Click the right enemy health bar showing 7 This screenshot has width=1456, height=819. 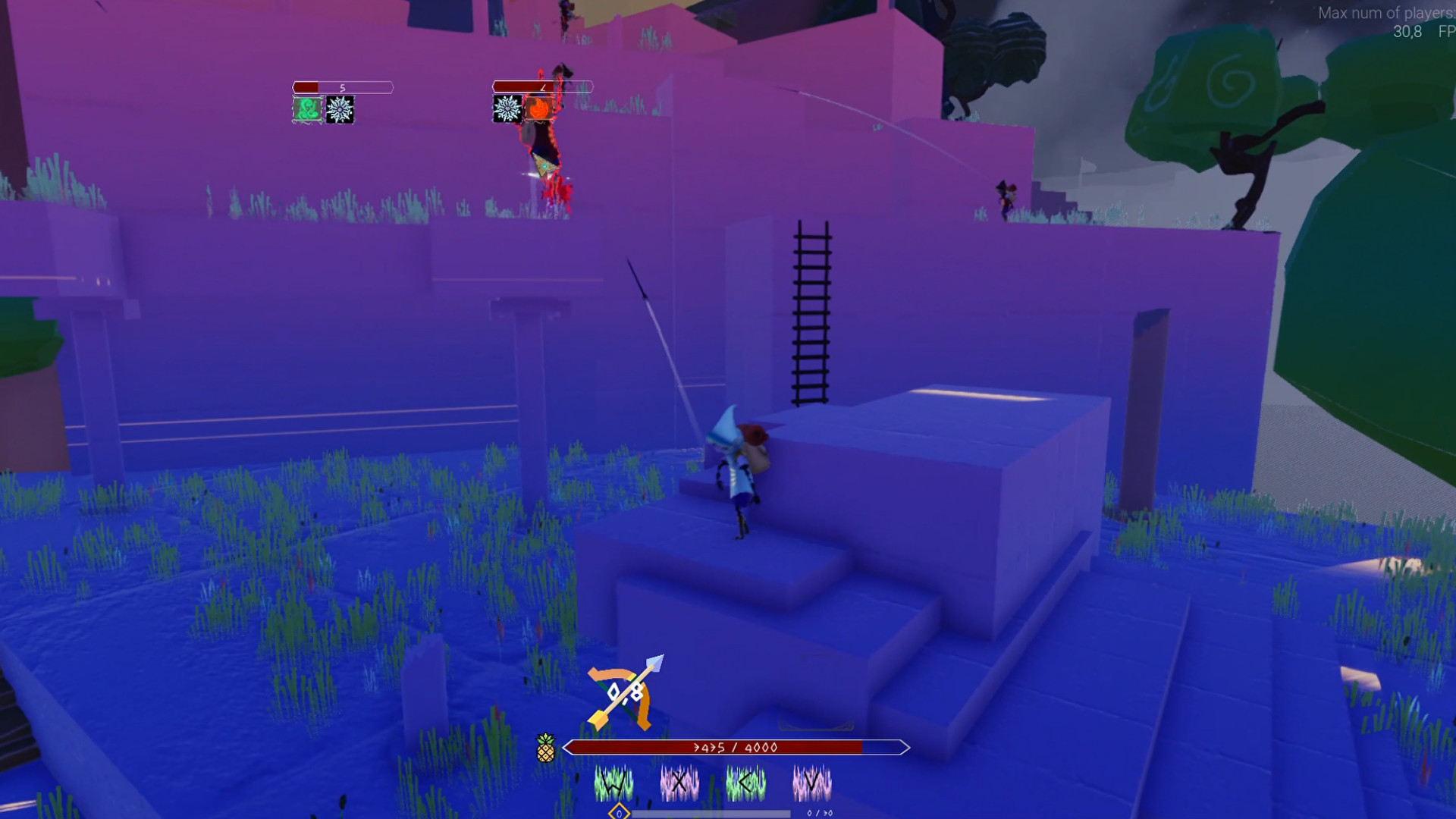(x=544, y=86)
